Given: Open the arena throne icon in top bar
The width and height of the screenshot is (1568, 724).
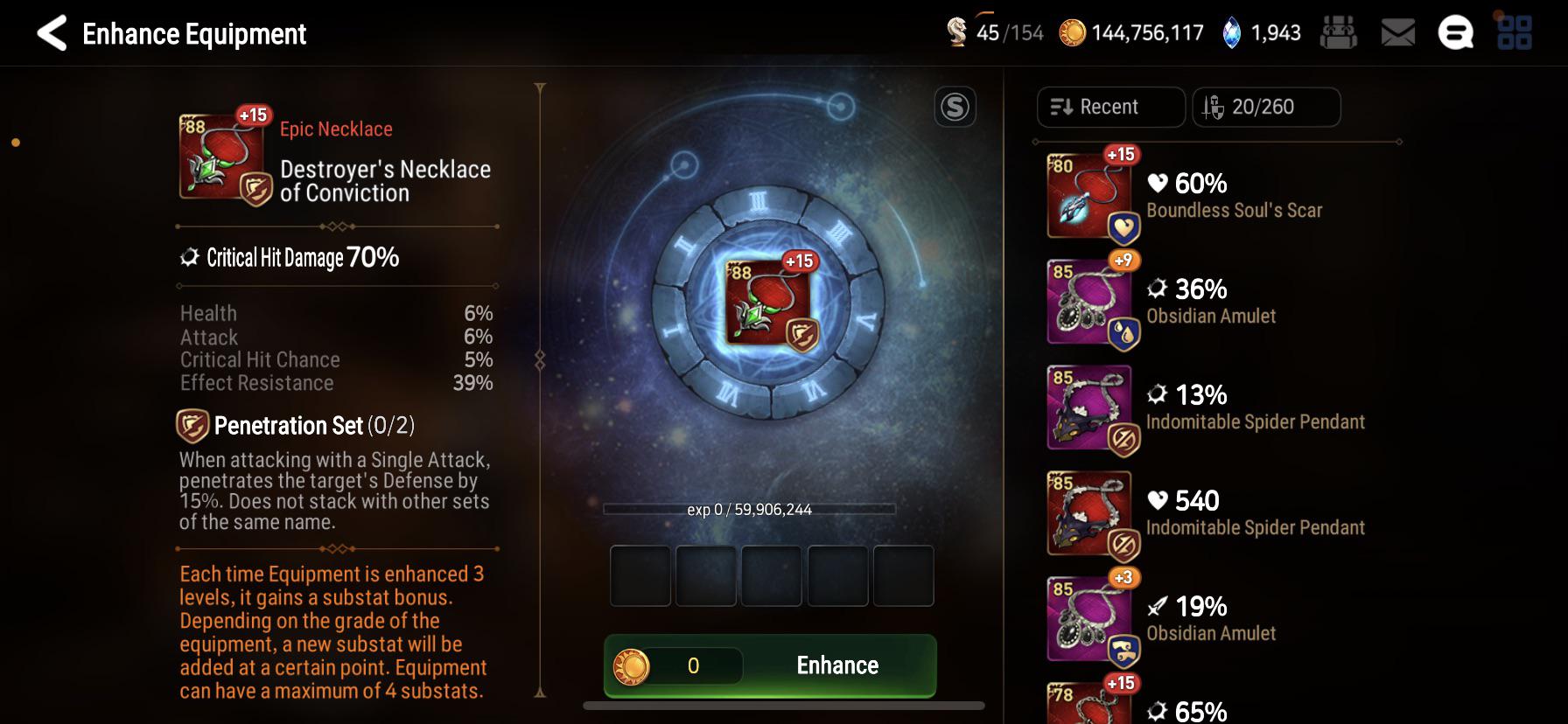Looking at the screenshot, I should pos(1338,33).
